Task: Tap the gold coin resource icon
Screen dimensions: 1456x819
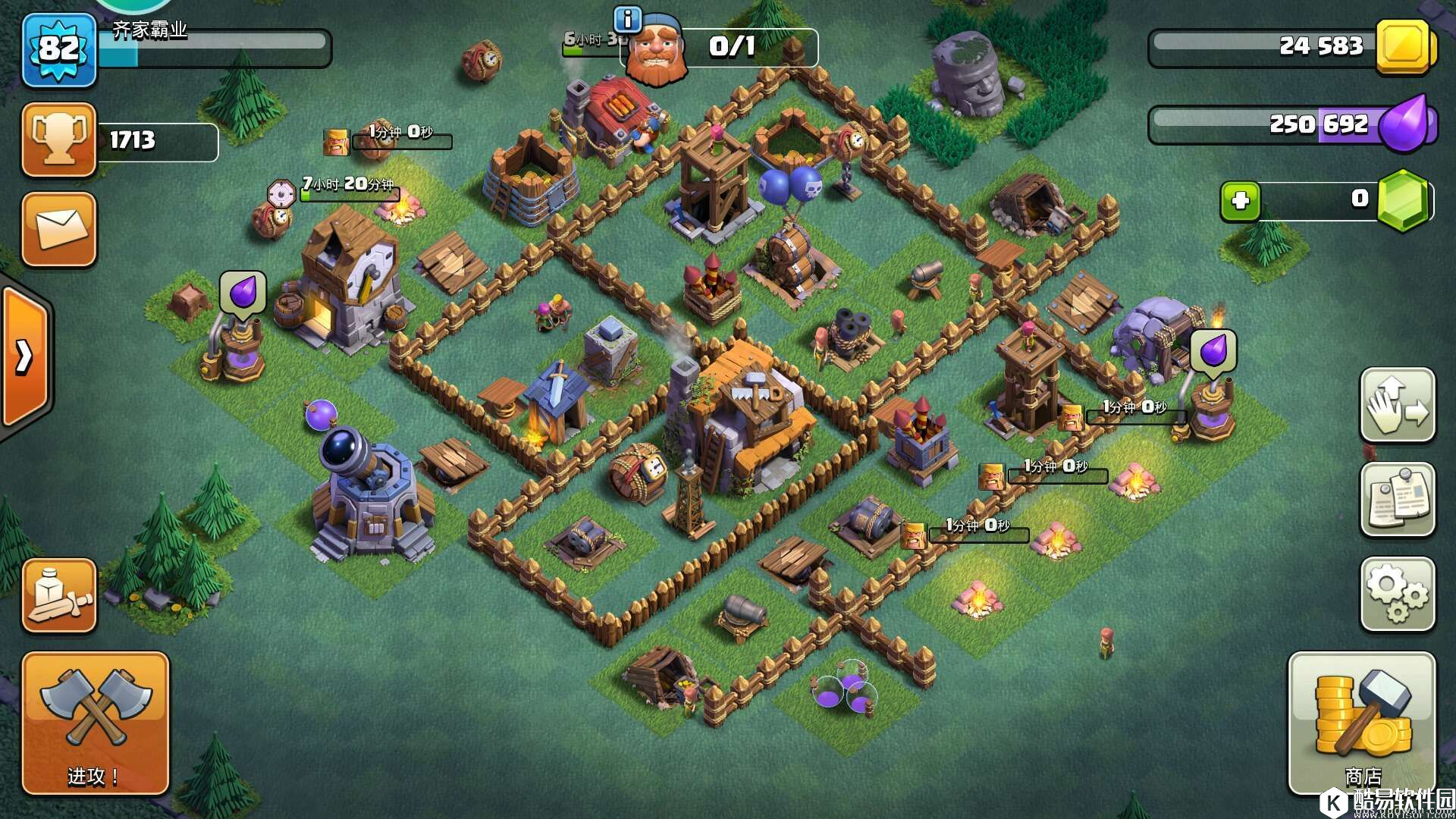Action: [1403, 45]
